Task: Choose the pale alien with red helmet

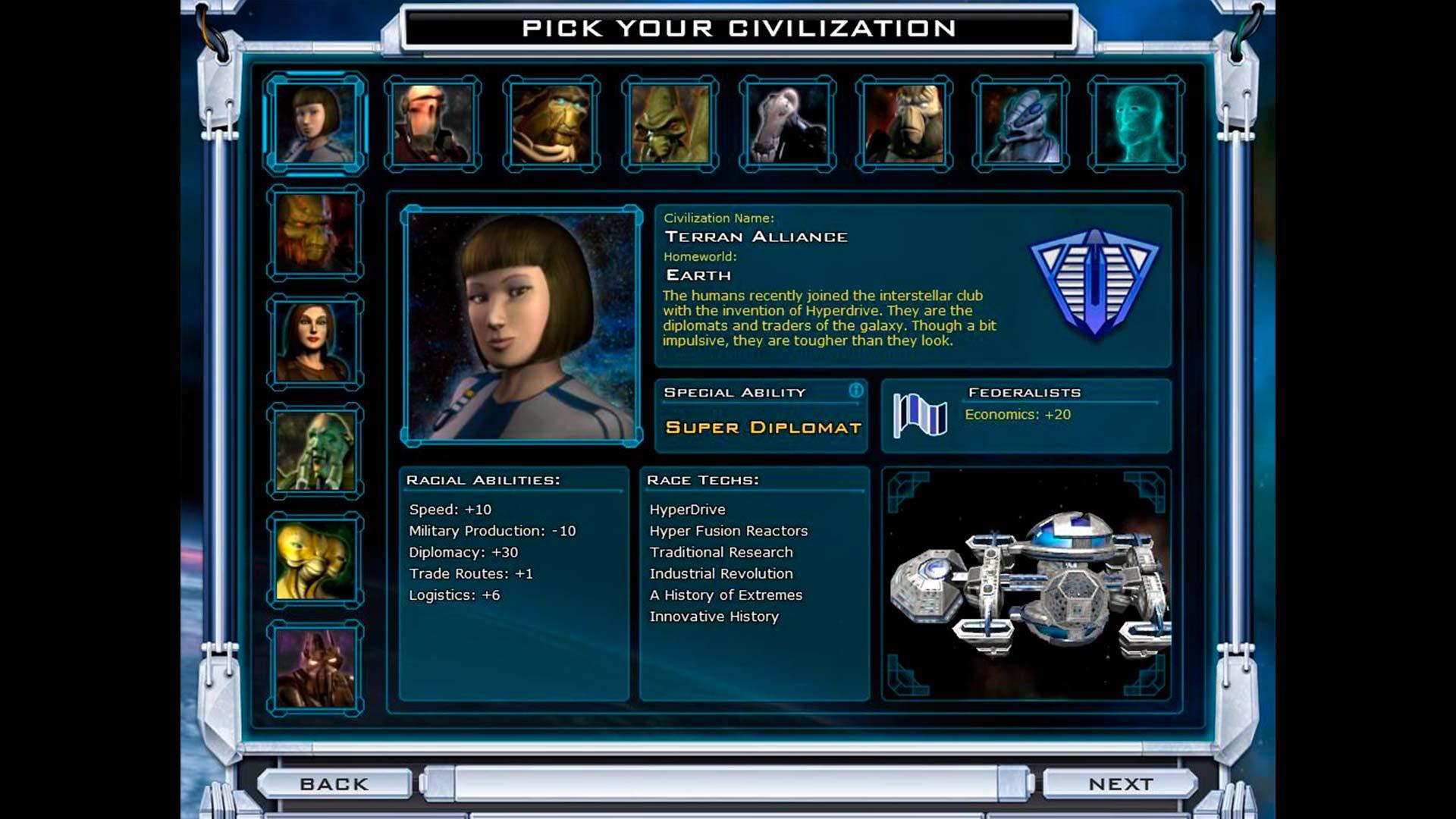Action: (x=432, y=124)
